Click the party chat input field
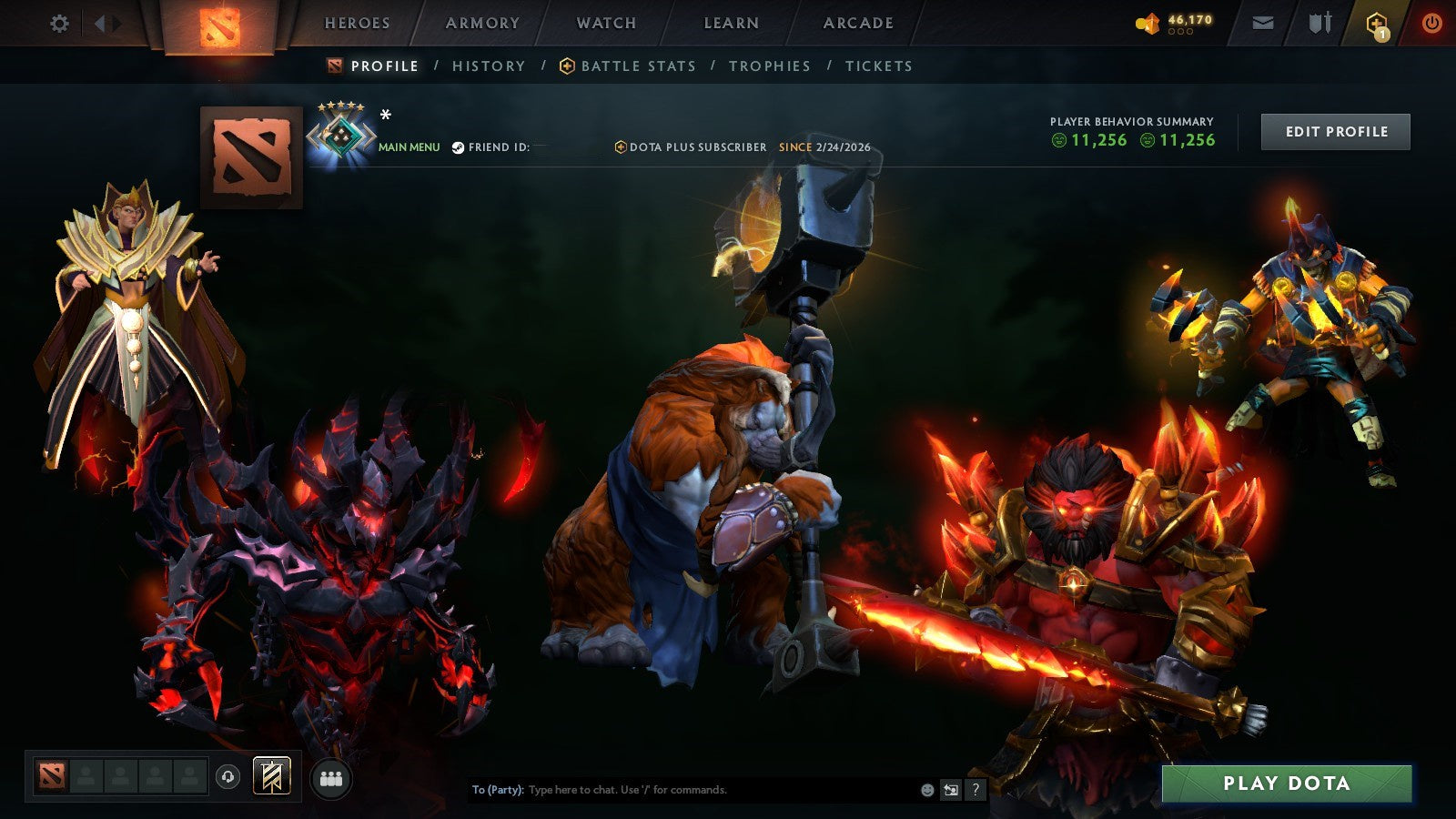Screen dimensions: 1456x819 [682, 790]
